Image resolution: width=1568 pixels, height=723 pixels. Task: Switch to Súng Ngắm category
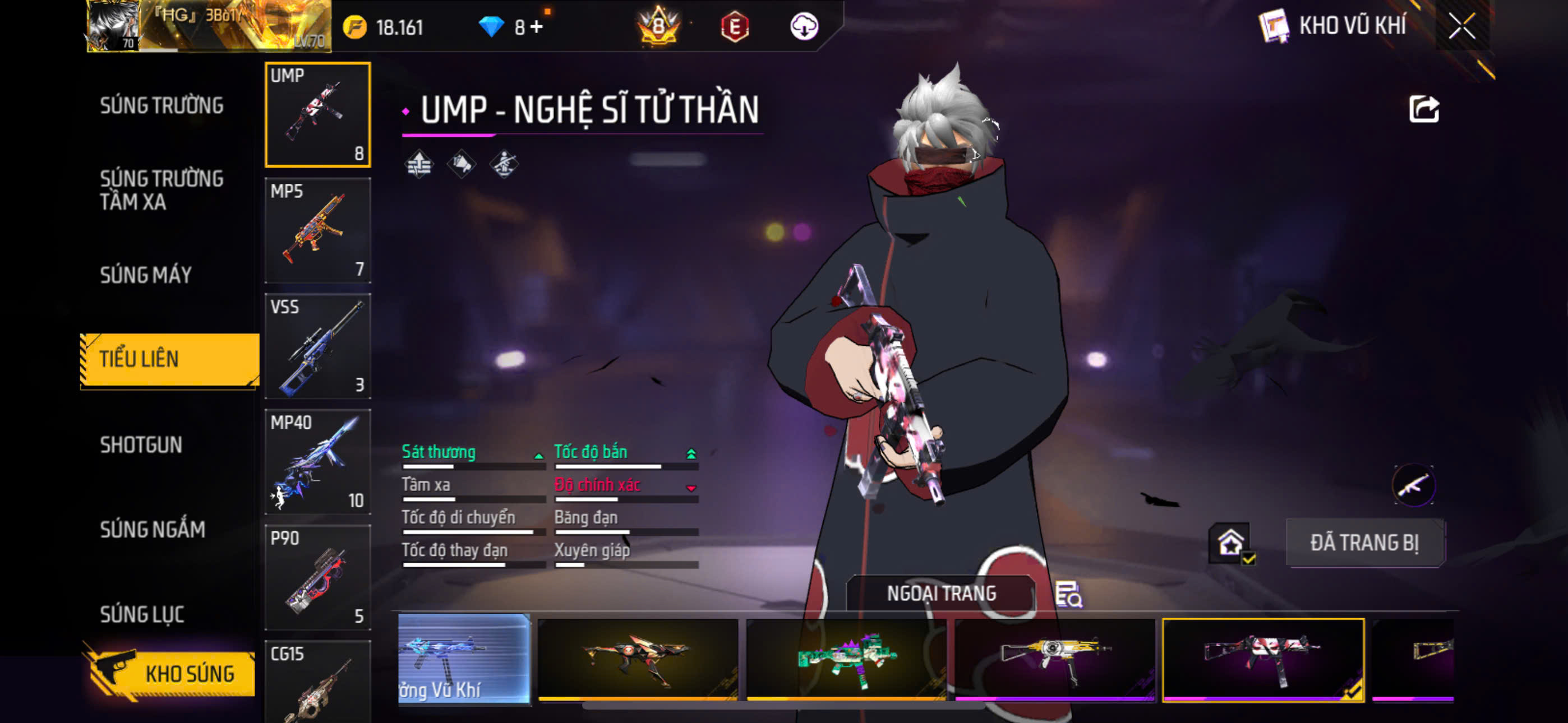(x=153, y=530)
